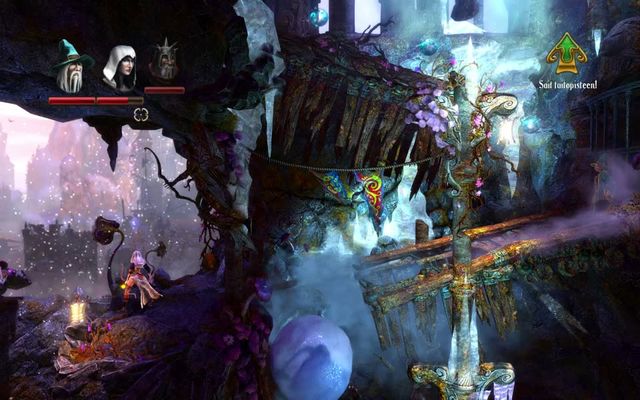The width and height of the screenshot is (640, 400).
Task: Choose the helmeted knight portrait
Action: [164, 63]
